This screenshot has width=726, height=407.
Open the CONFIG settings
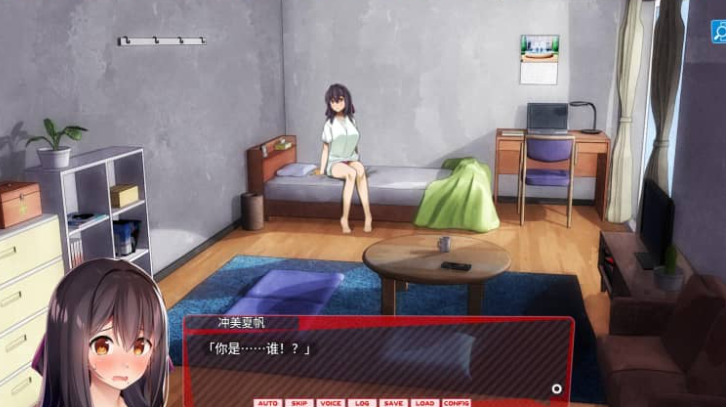click(457, 402)
